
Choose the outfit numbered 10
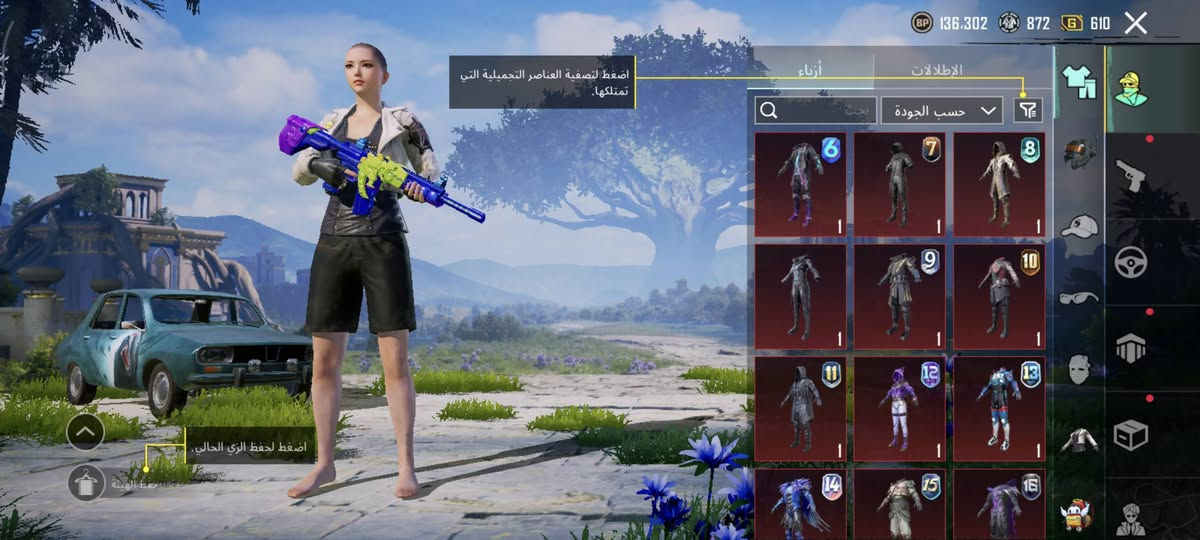click(999, 296)
